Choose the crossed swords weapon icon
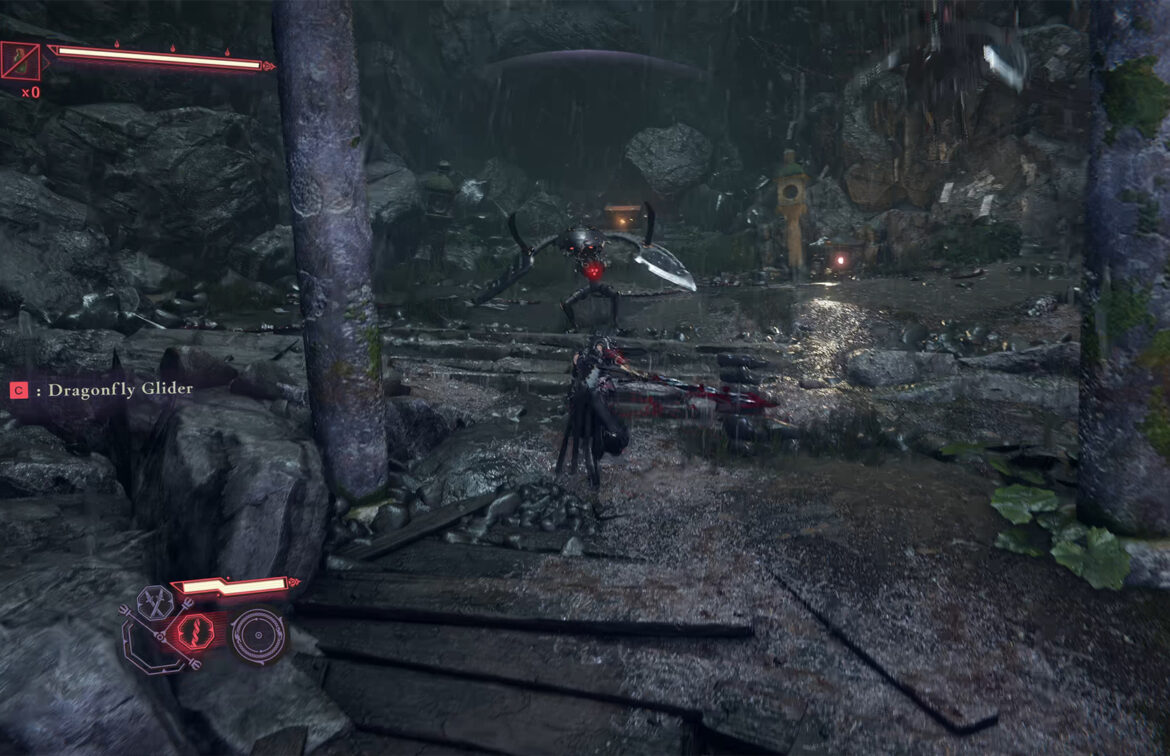This screenshot has width=1170, height=756. coord(157,603)
